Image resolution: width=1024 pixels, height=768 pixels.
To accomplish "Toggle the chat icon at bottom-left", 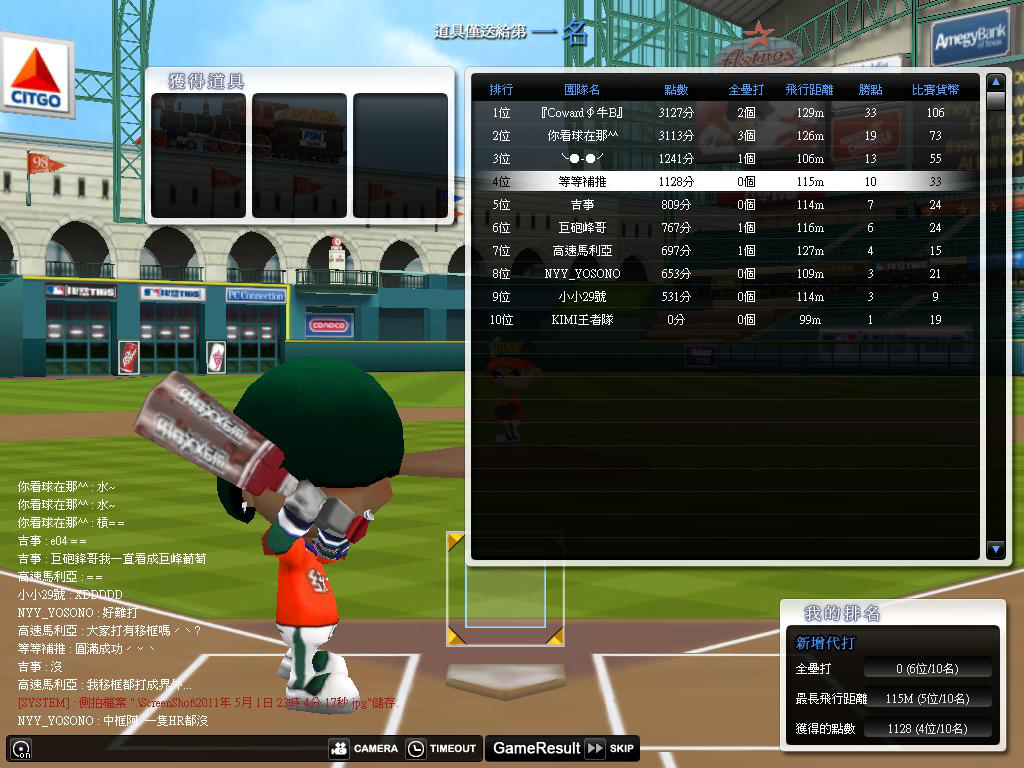I will tap(21, 748).
